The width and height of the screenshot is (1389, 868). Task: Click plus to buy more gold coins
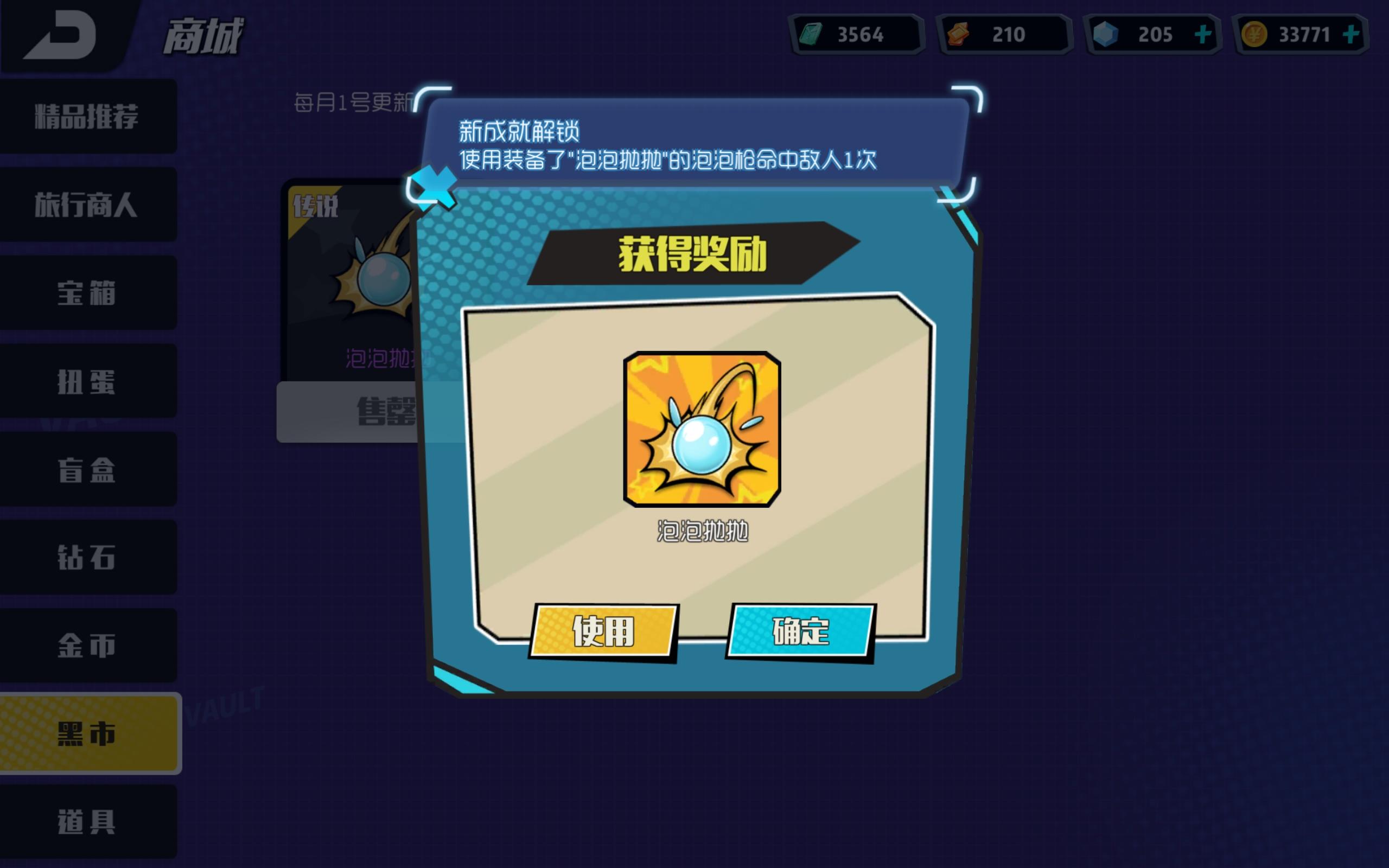pos(1352,34)
